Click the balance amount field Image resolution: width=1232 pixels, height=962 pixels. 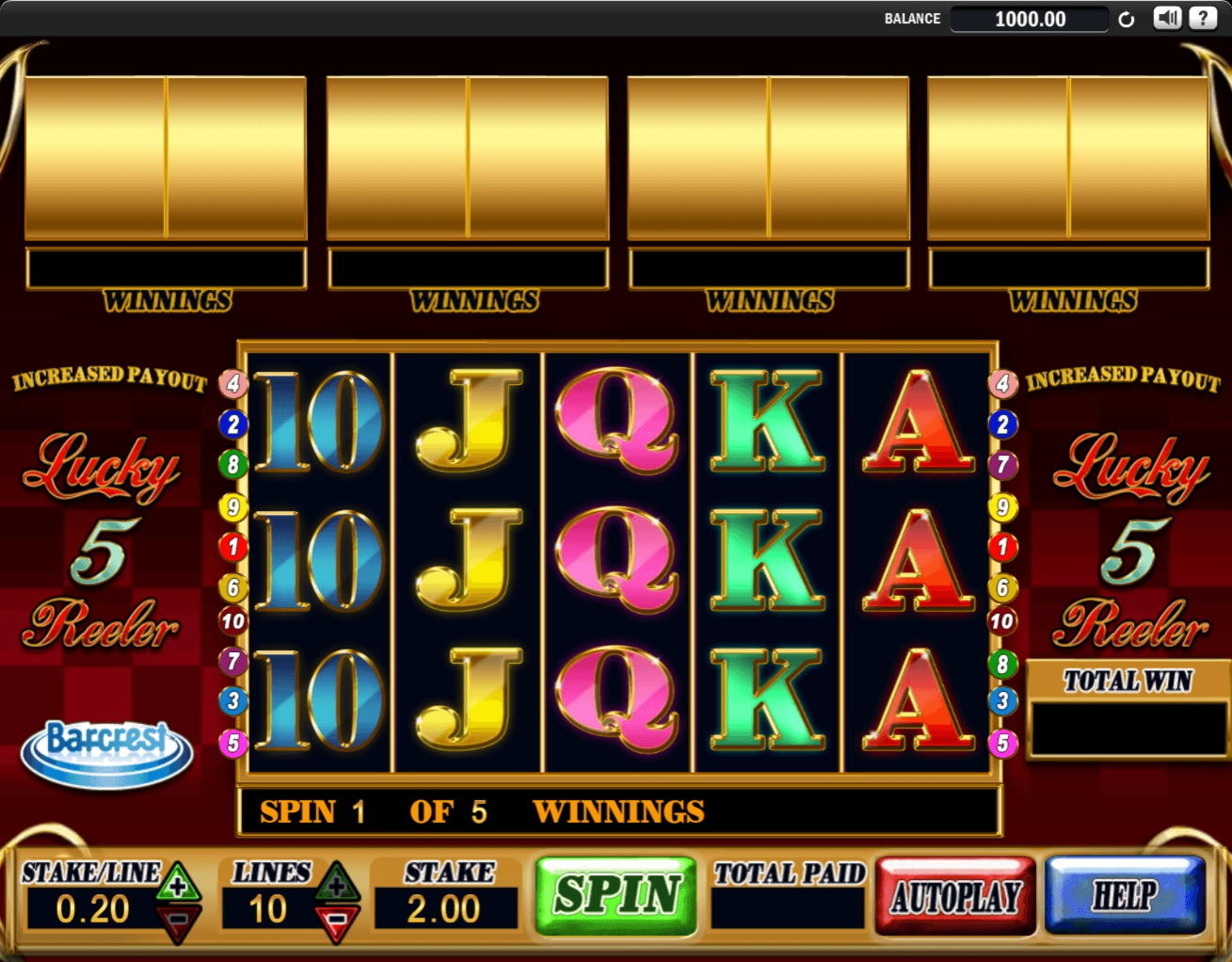tap(1030, 18)
